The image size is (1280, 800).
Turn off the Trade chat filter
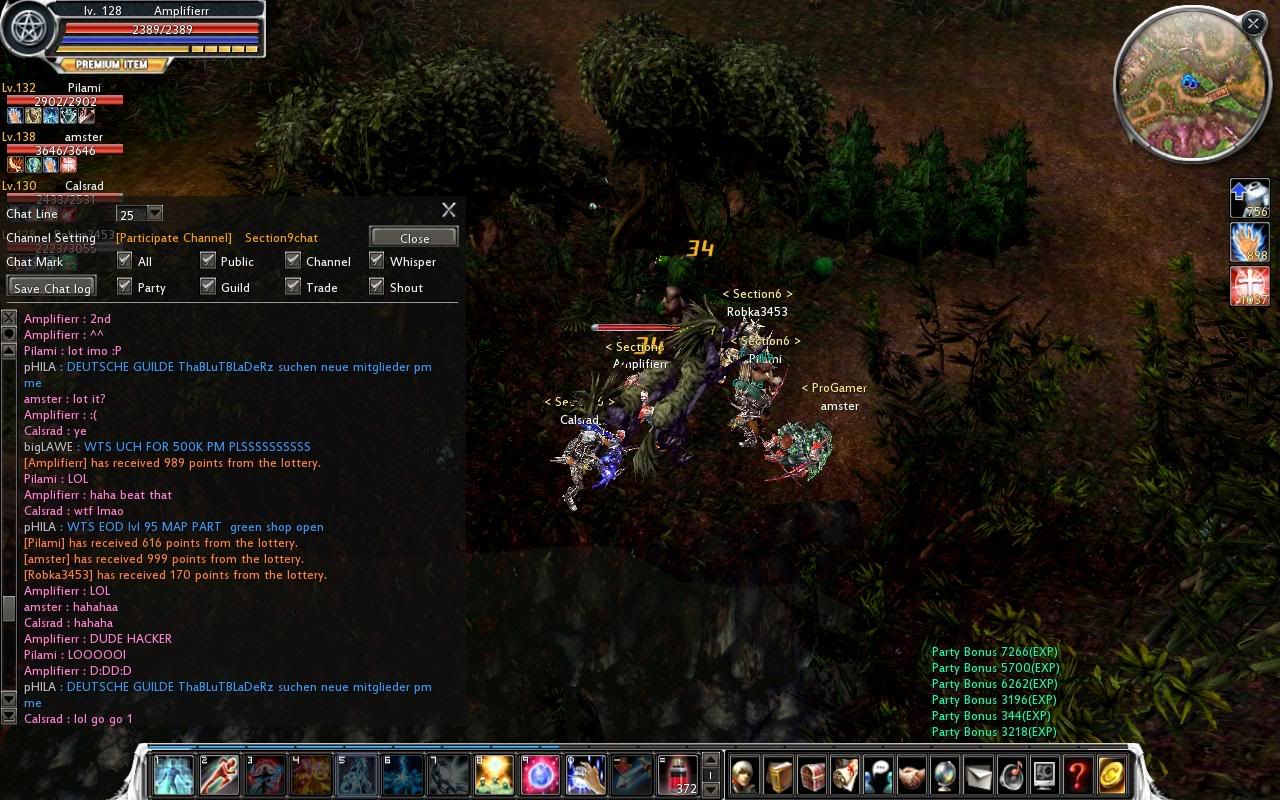(293, 286)
